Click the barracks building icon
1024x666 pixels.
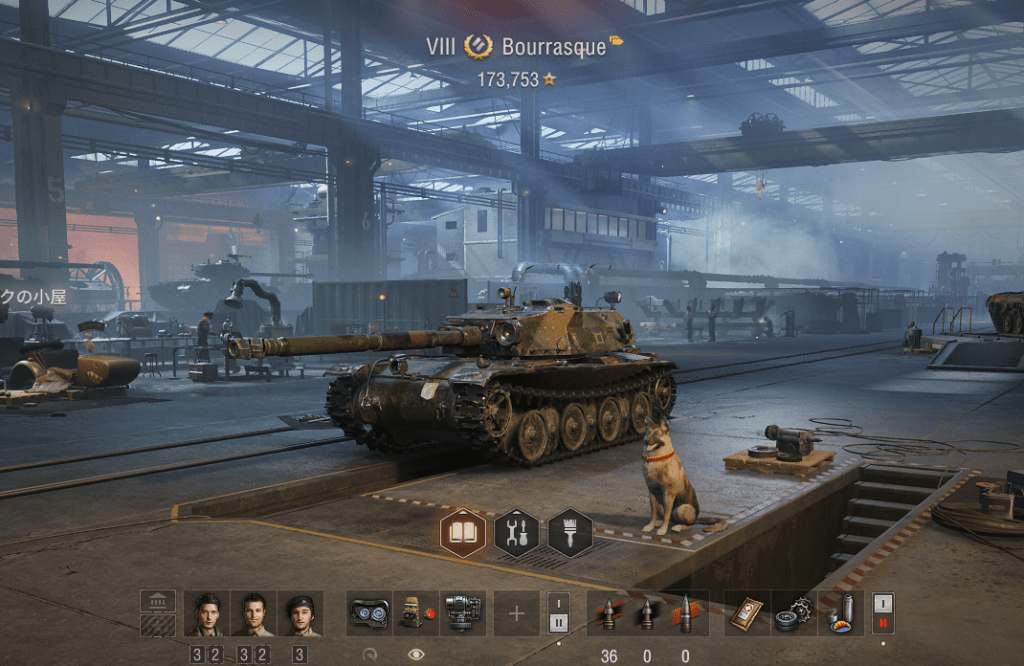157,601
